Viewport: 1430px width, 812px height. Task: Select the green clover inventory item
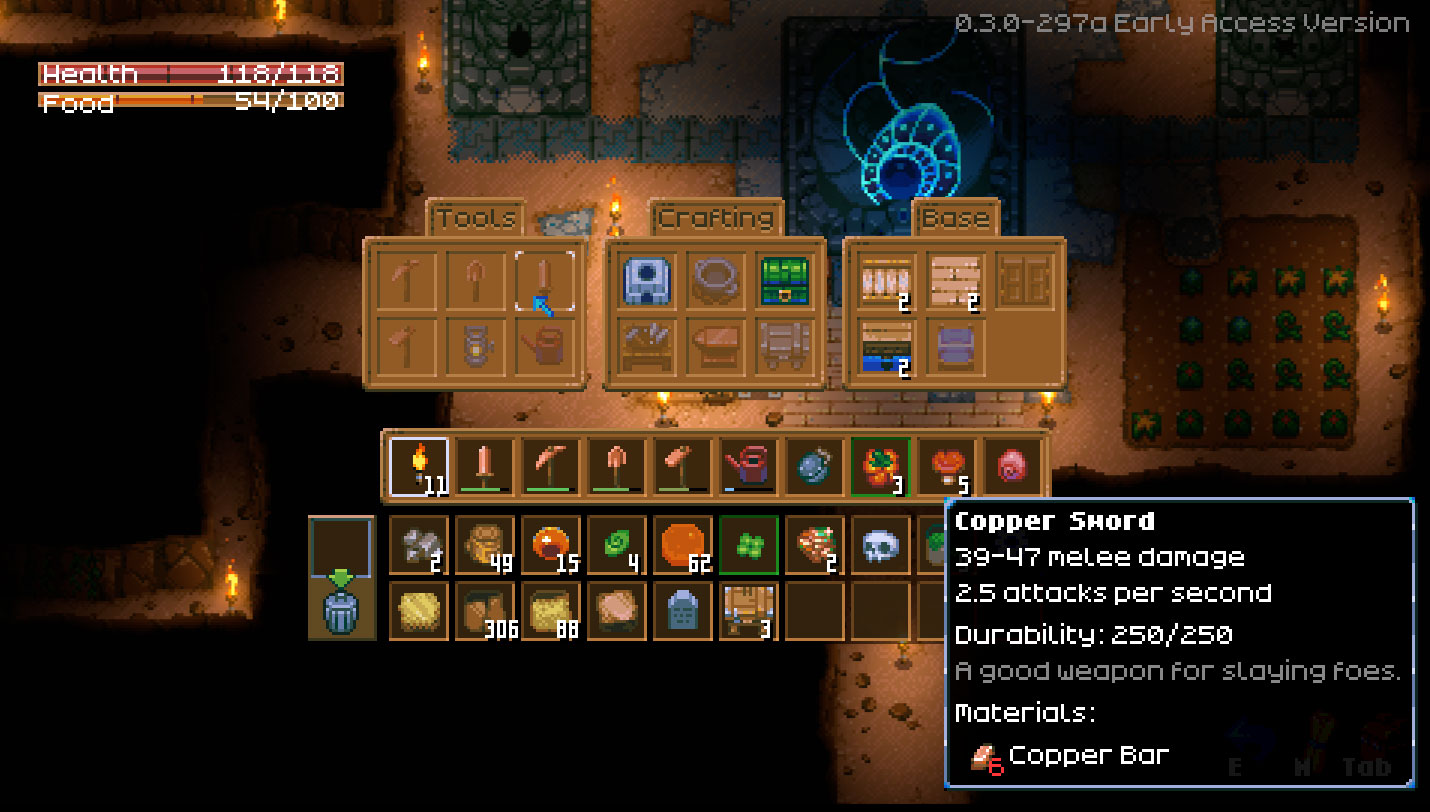[749, 546]
